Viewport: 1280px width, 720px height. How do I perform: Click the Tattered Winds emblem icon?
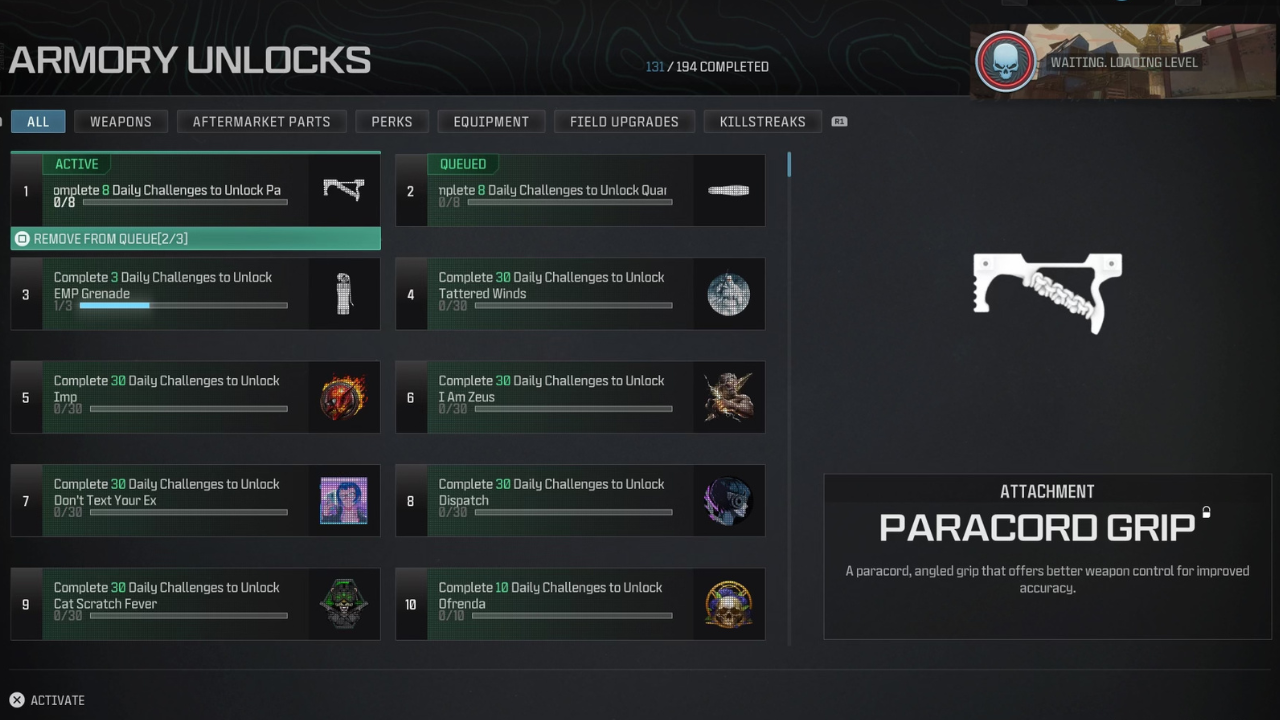click(728, 293)
